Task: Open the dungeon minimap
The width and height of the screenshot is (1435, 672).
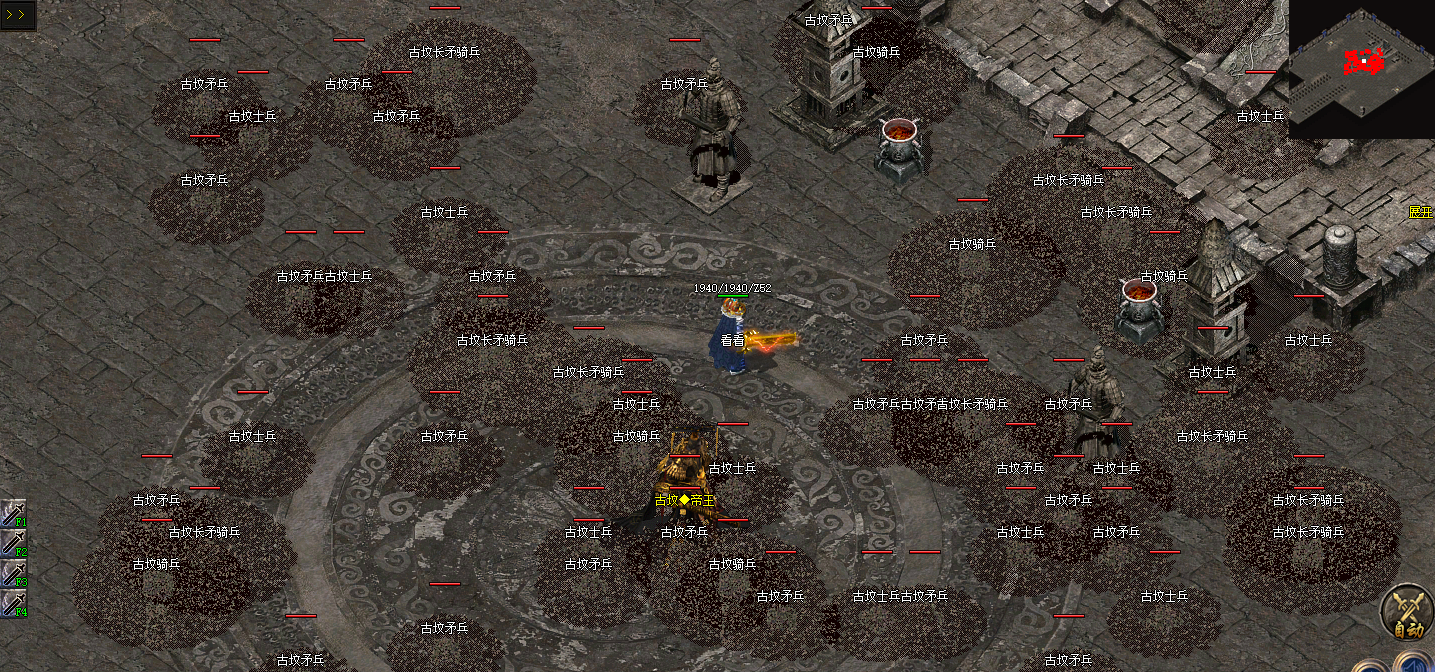Action: (x=1361, y=68)
